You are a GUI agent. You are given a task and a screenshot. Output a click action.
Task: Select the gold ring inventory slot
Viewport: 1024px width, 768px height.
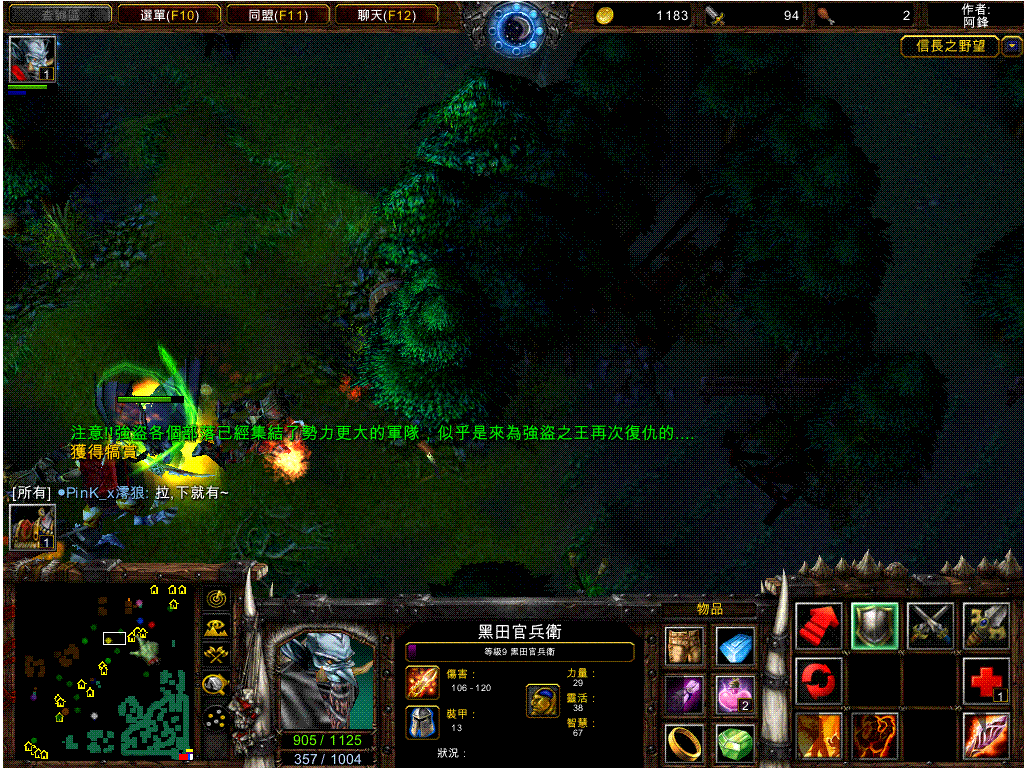point(685,742)
